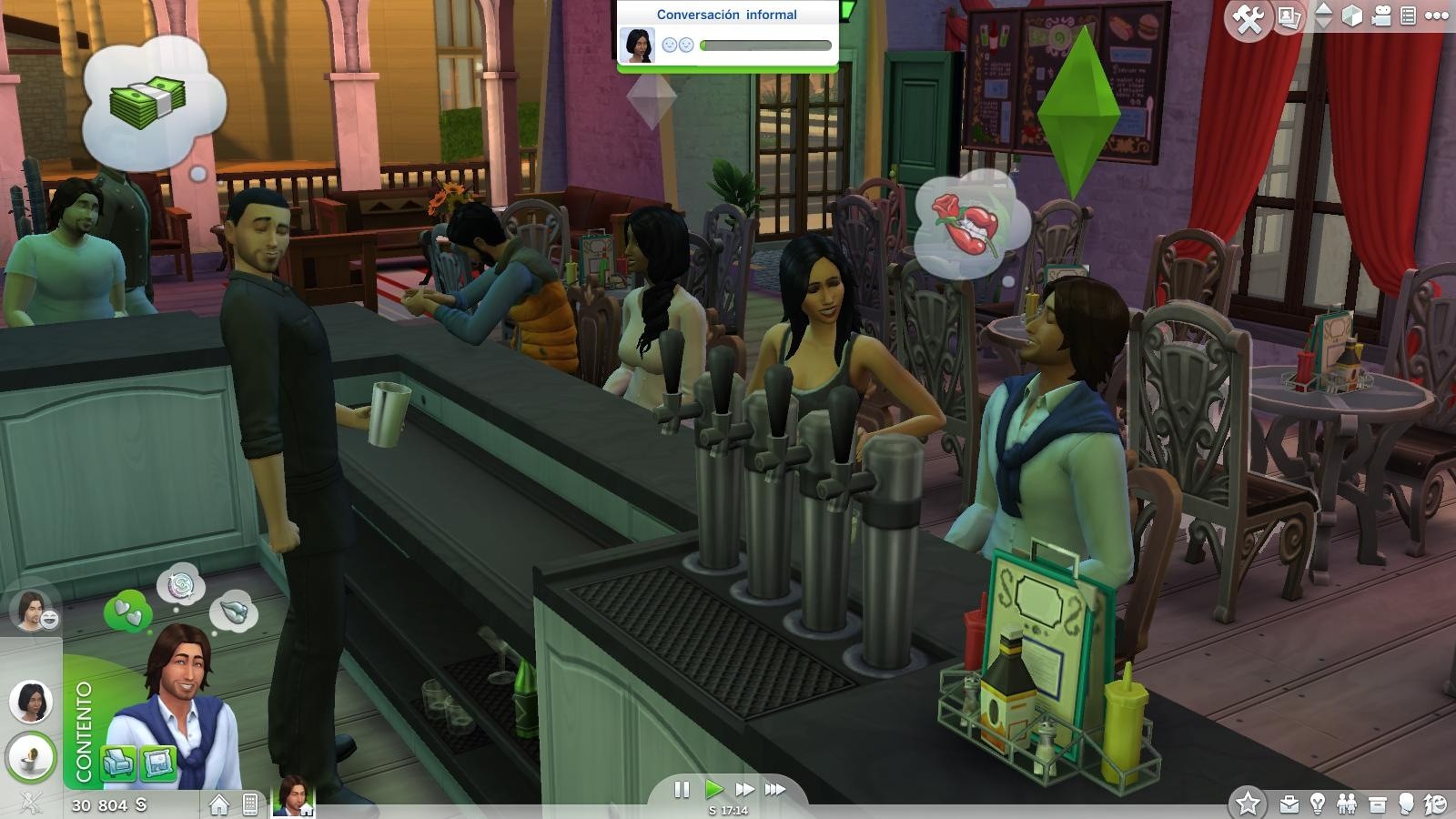Open Build Mode with the hammer and wrench icon

(1249, 16)
